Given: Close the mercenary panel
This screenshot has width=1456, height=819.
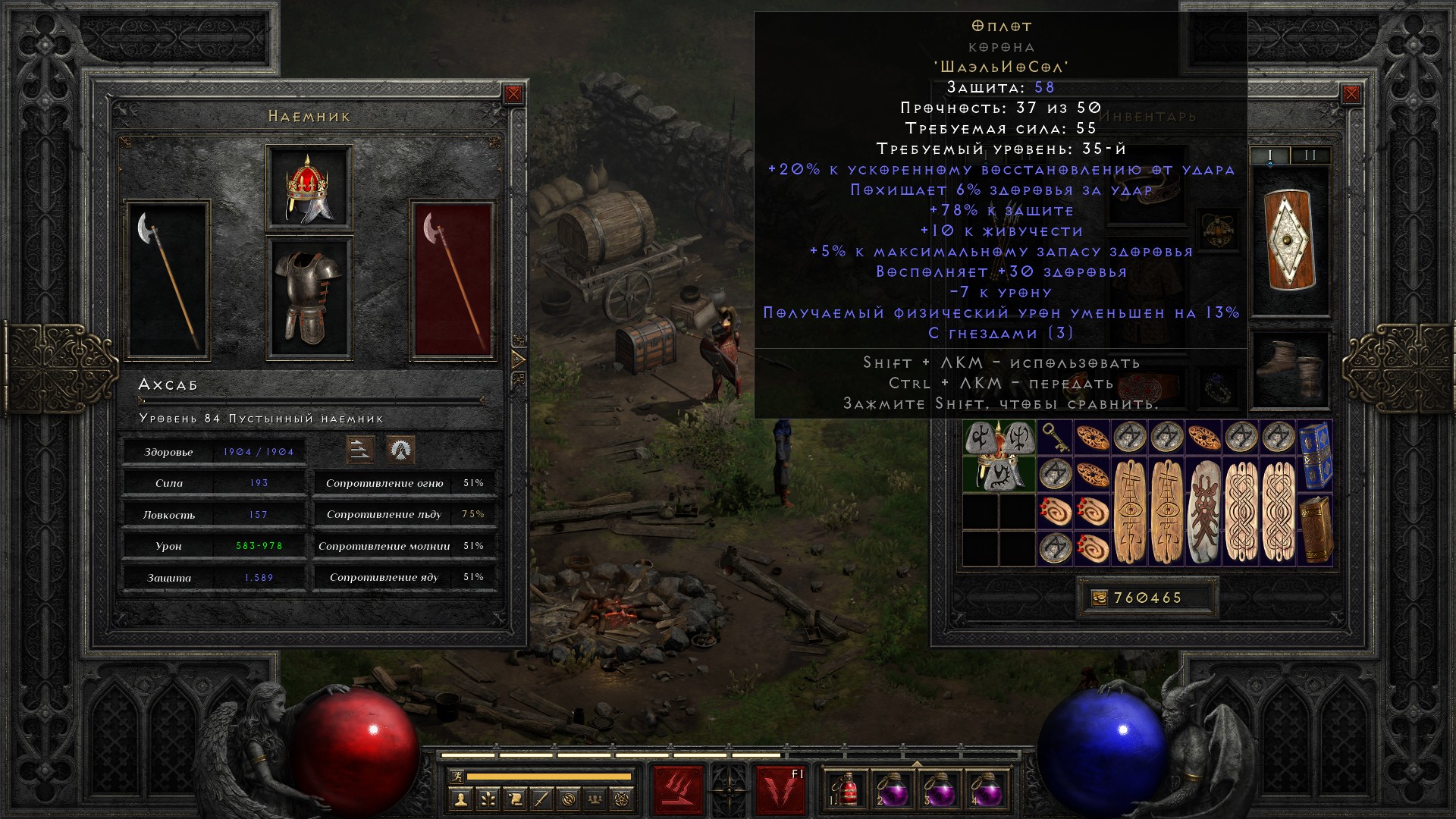Looking at the screenshot, I should pos(513,94).
